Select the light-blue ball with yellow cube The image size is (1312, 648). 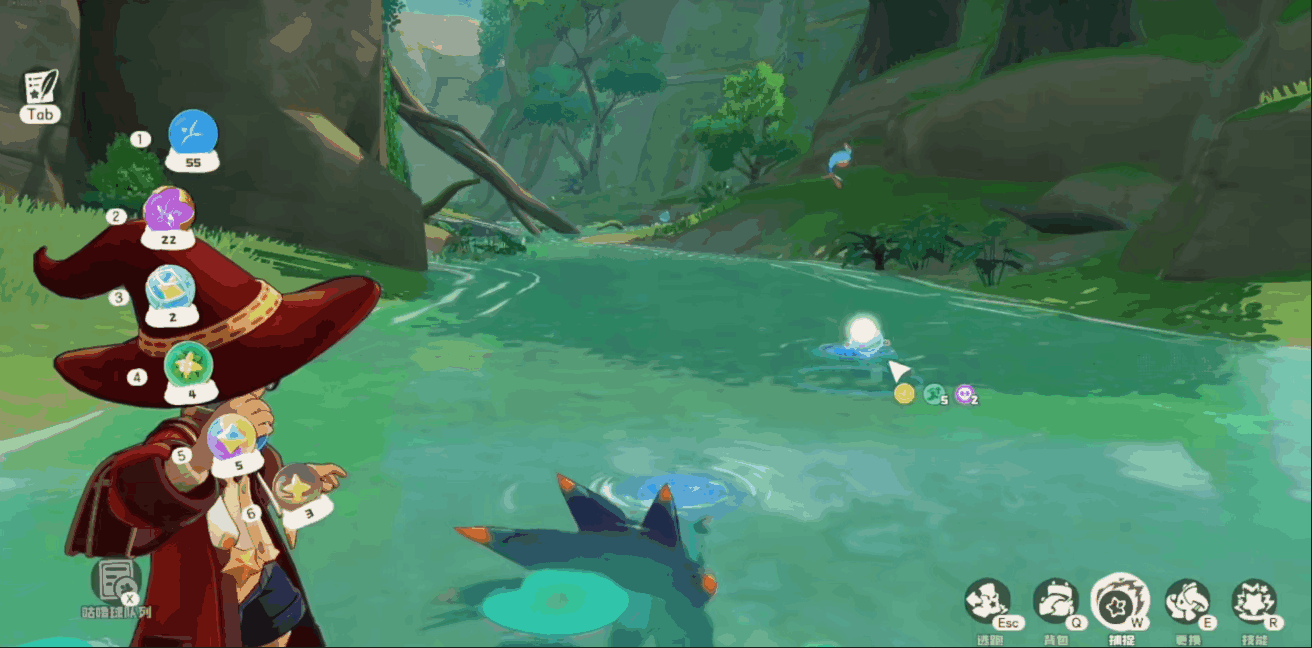(169, 289)
